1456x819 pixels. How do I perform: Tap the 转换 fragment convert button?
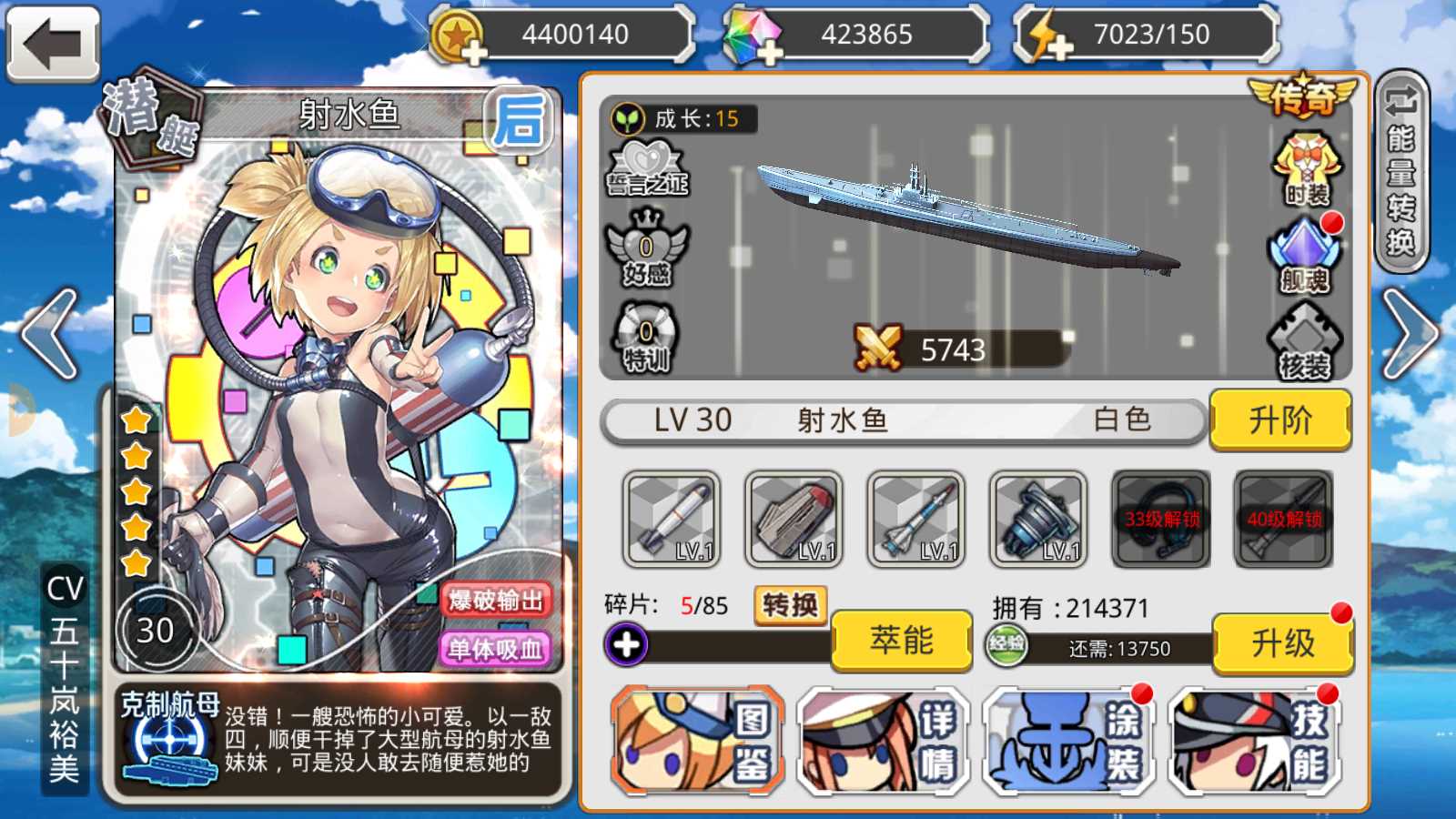point(790,605)
